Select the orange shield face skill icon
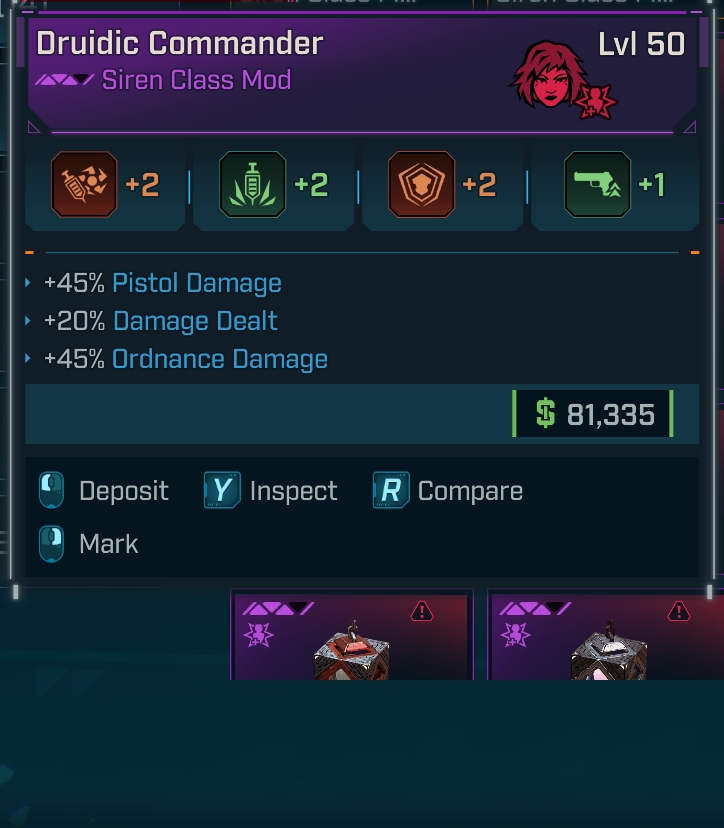This screenshot has height=828, width=724. [421, 185]
